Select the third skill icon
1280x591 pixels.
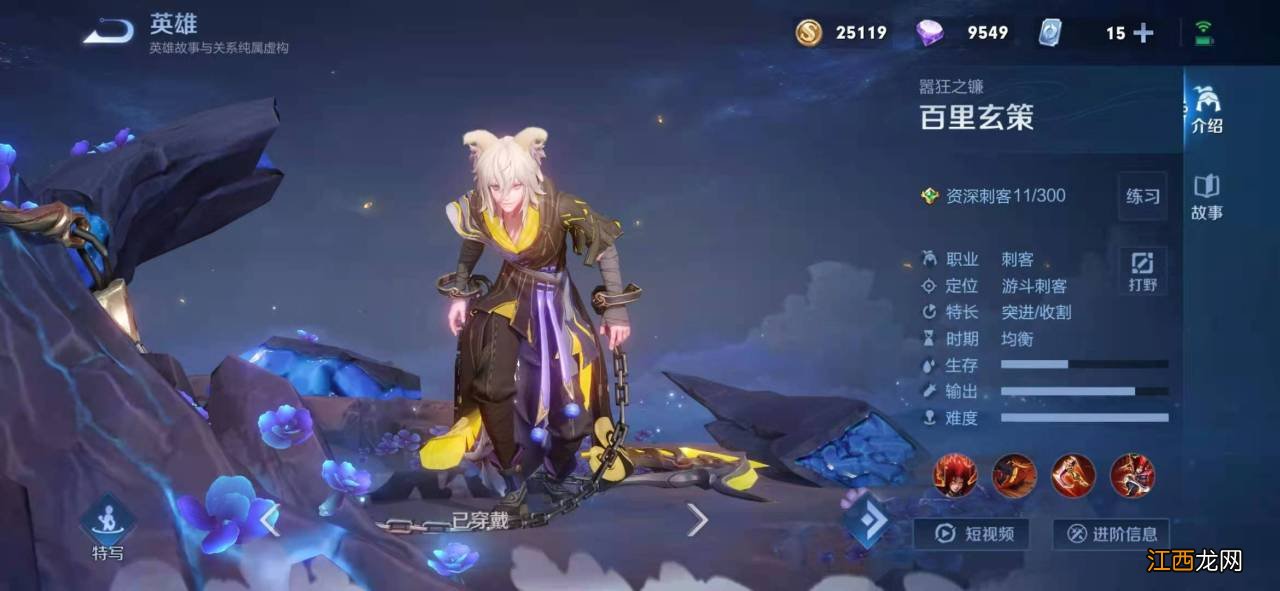coord(1072,475)
